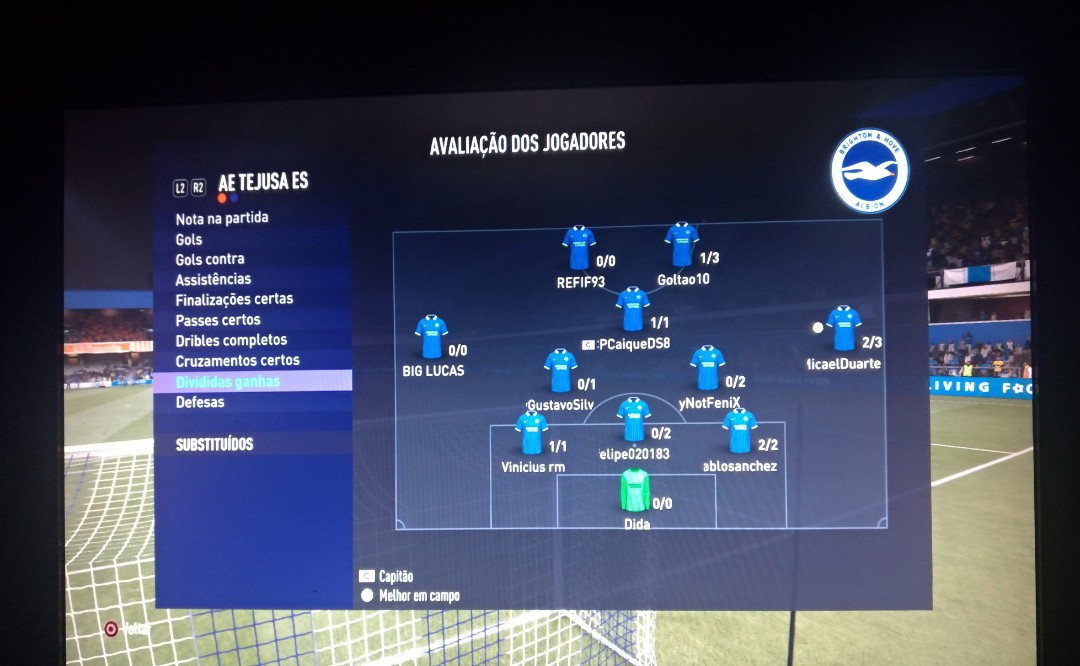Select the Cruzamentos certos entry
This screenshot has width=1080, height=666.
[237, 360]
